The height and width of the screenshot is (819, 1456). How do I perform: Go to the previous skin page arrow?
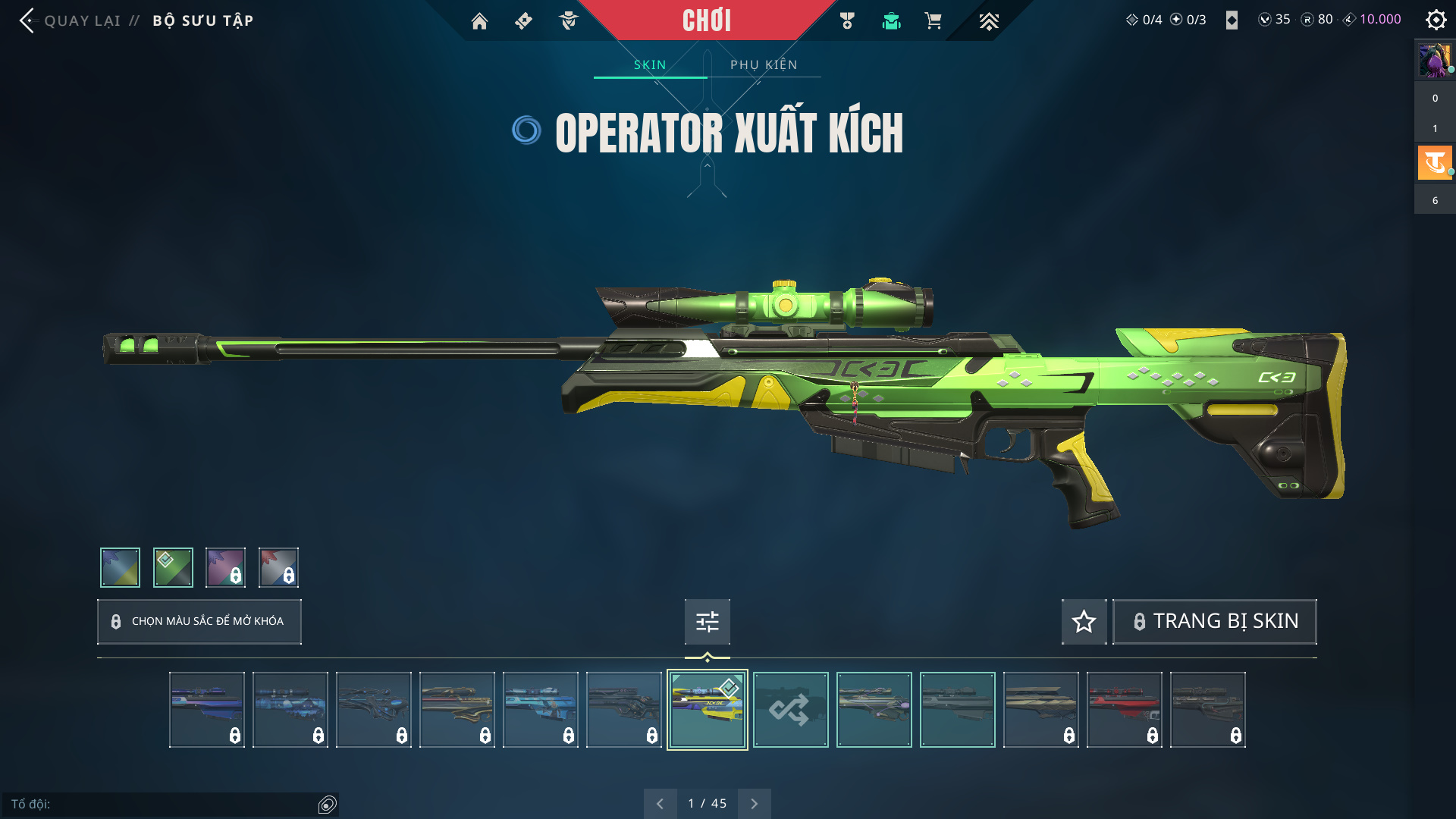click(660, 804)
